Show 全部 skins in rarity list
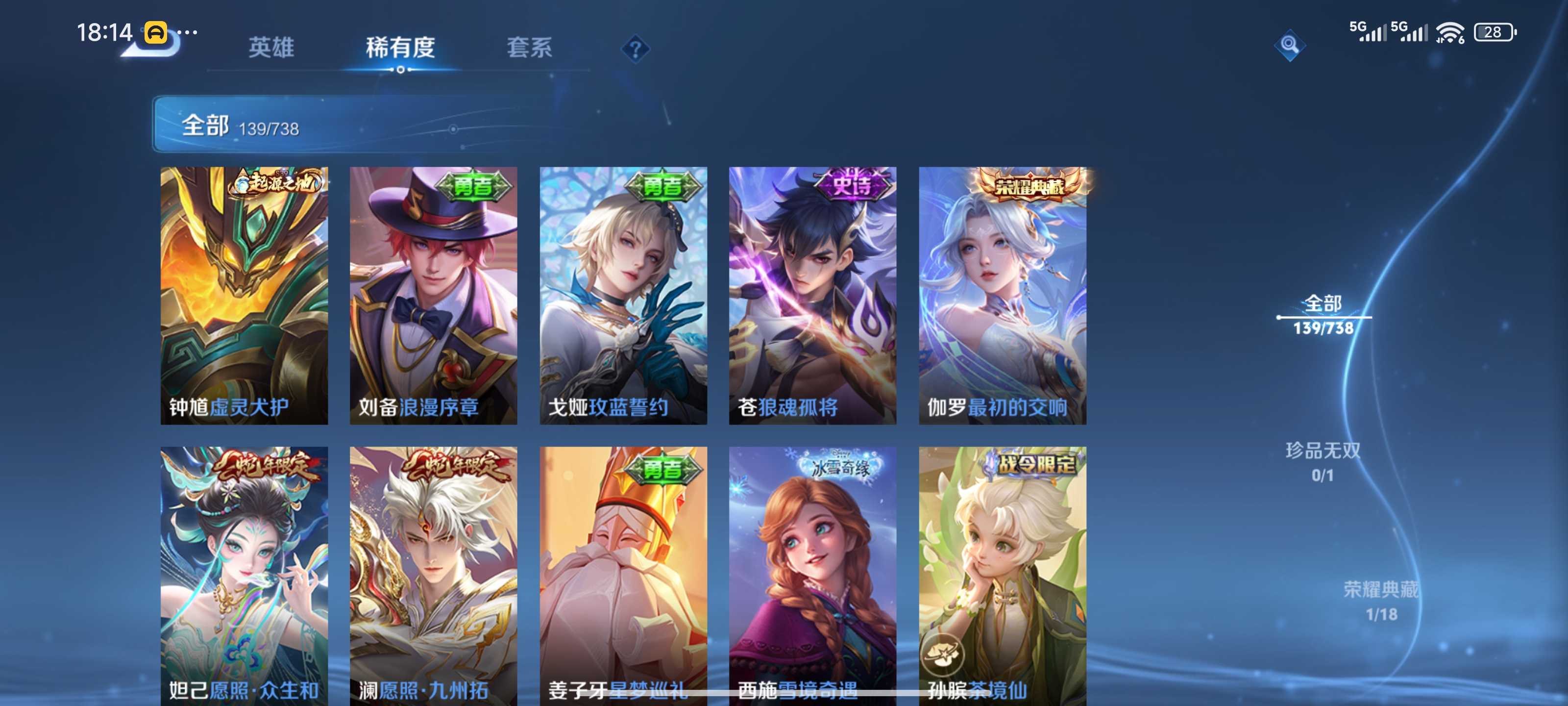The image size is (1568, 706). pos(1323,314)
